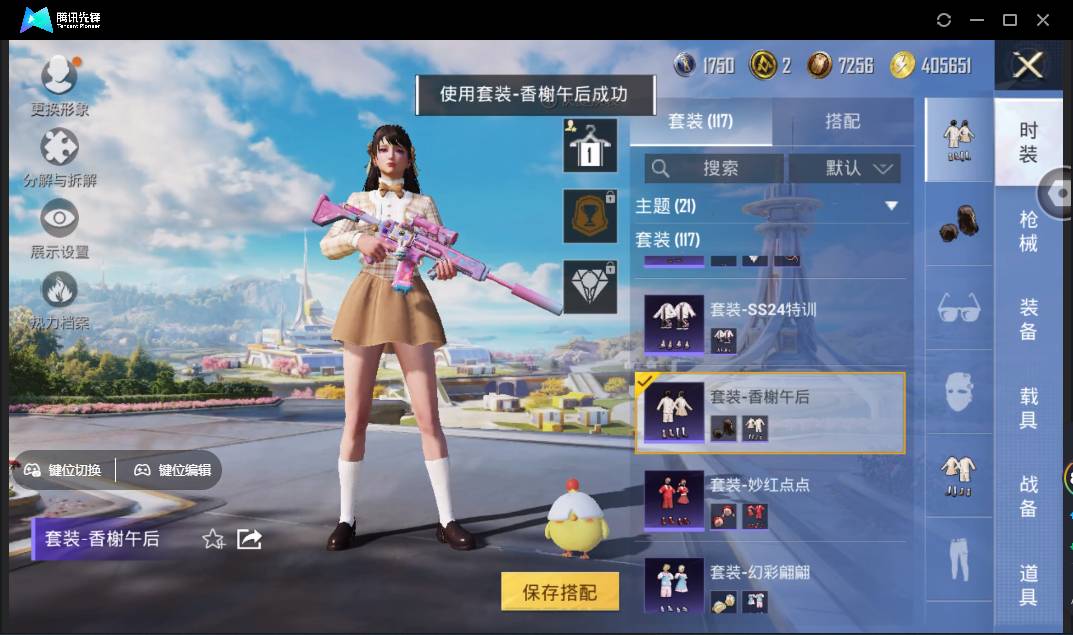This screenshot has height=635, width=1073.
Task: Open 键位编辑 key editing
Action: [173, 470]
